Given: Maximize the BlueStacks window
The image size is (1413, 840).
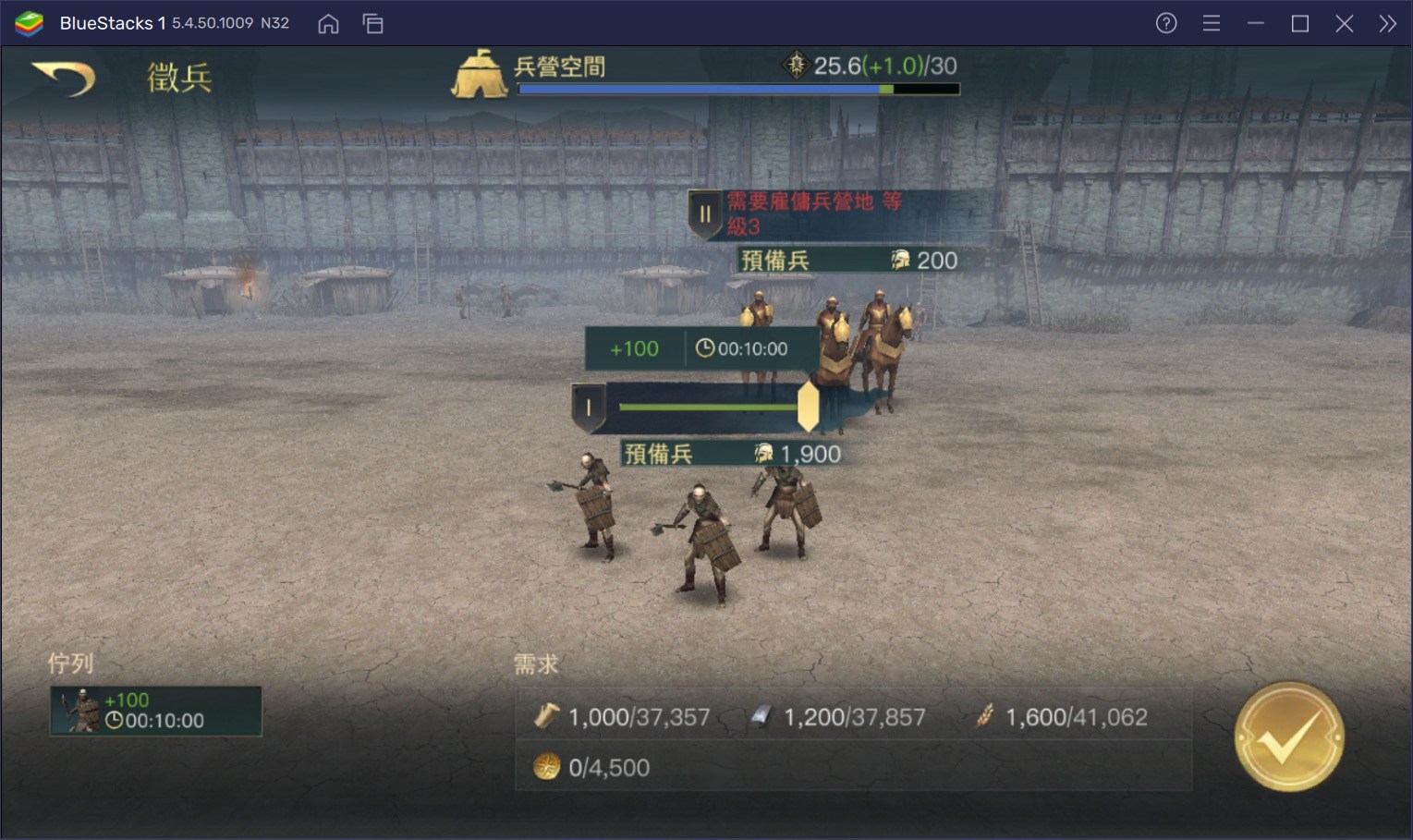Looking at the screenshot, I should (1299, 23).
